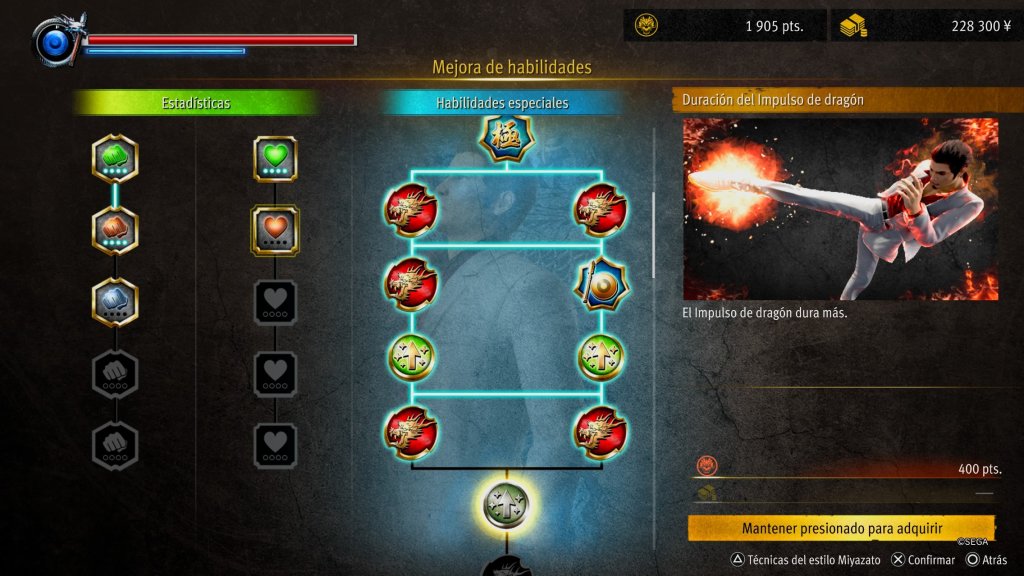Select the green fist stat upgrade
This screenshot has width=1024, height=576.
click(x=115, y=157)
